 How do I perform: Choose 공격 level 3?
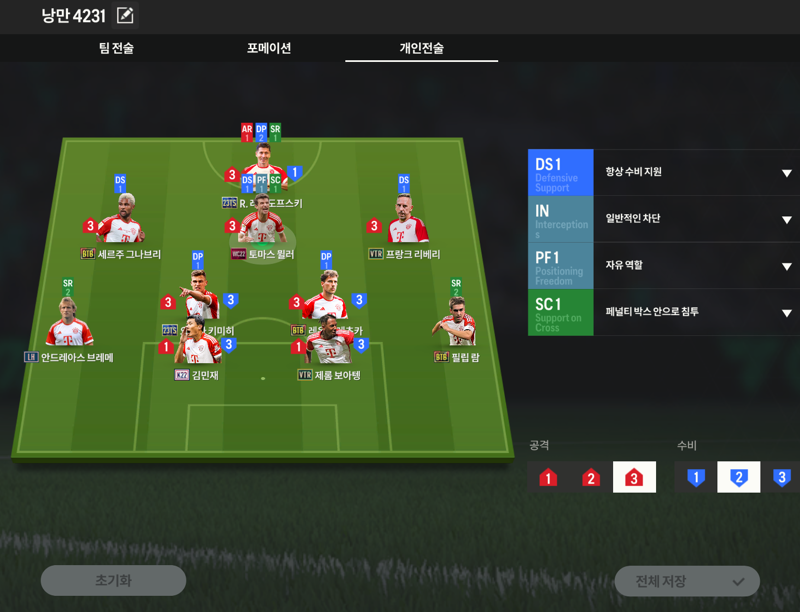[634, 478]
